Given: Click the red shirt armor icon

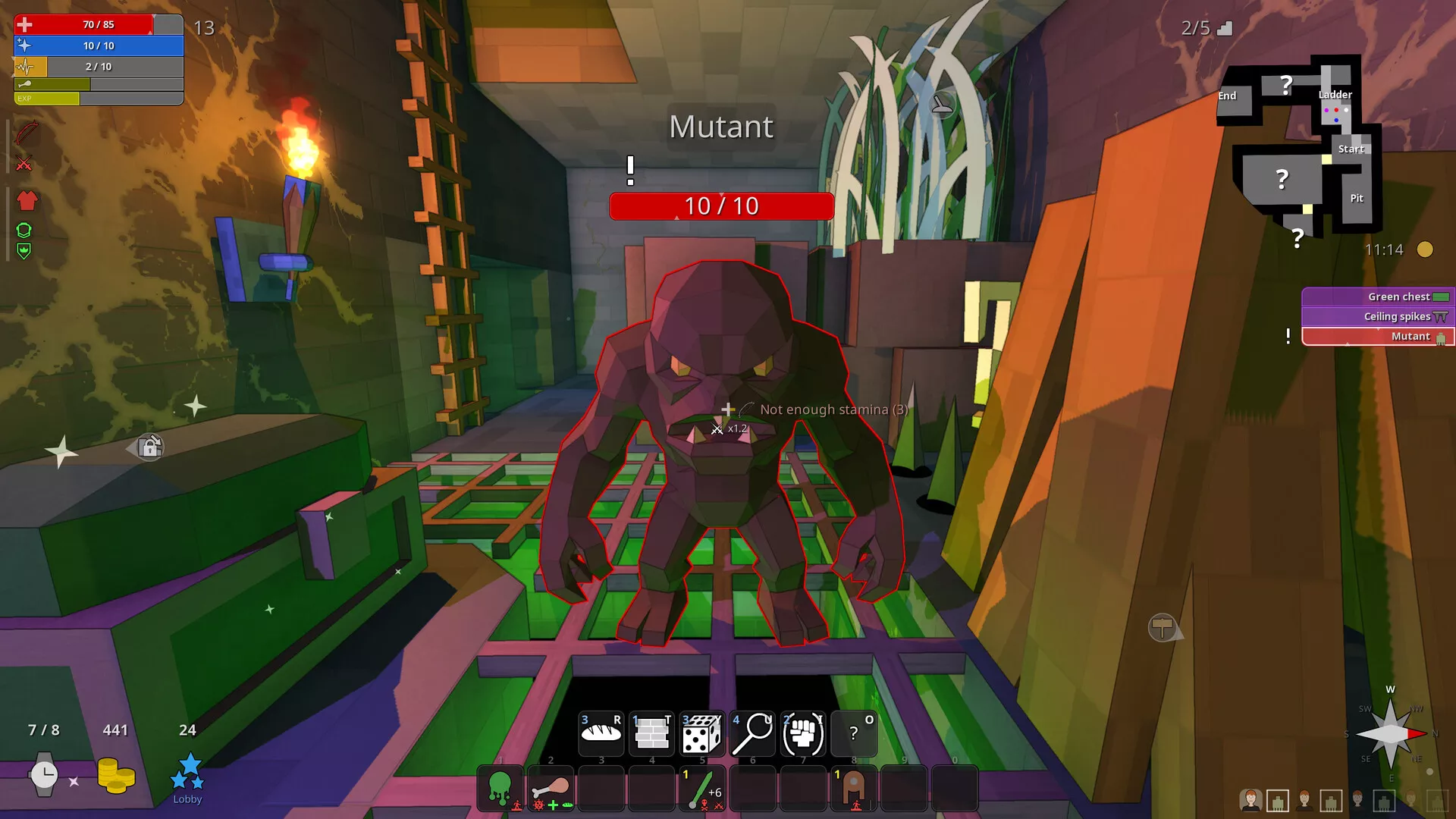Looking at the screenshot, I should [27, 201].
